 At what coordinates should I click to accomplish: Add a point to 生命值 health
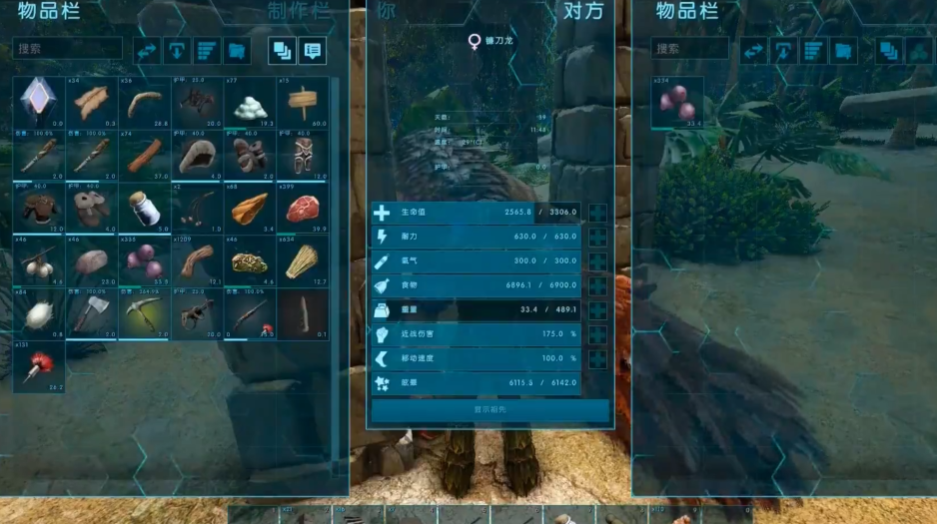click(598, 213)
